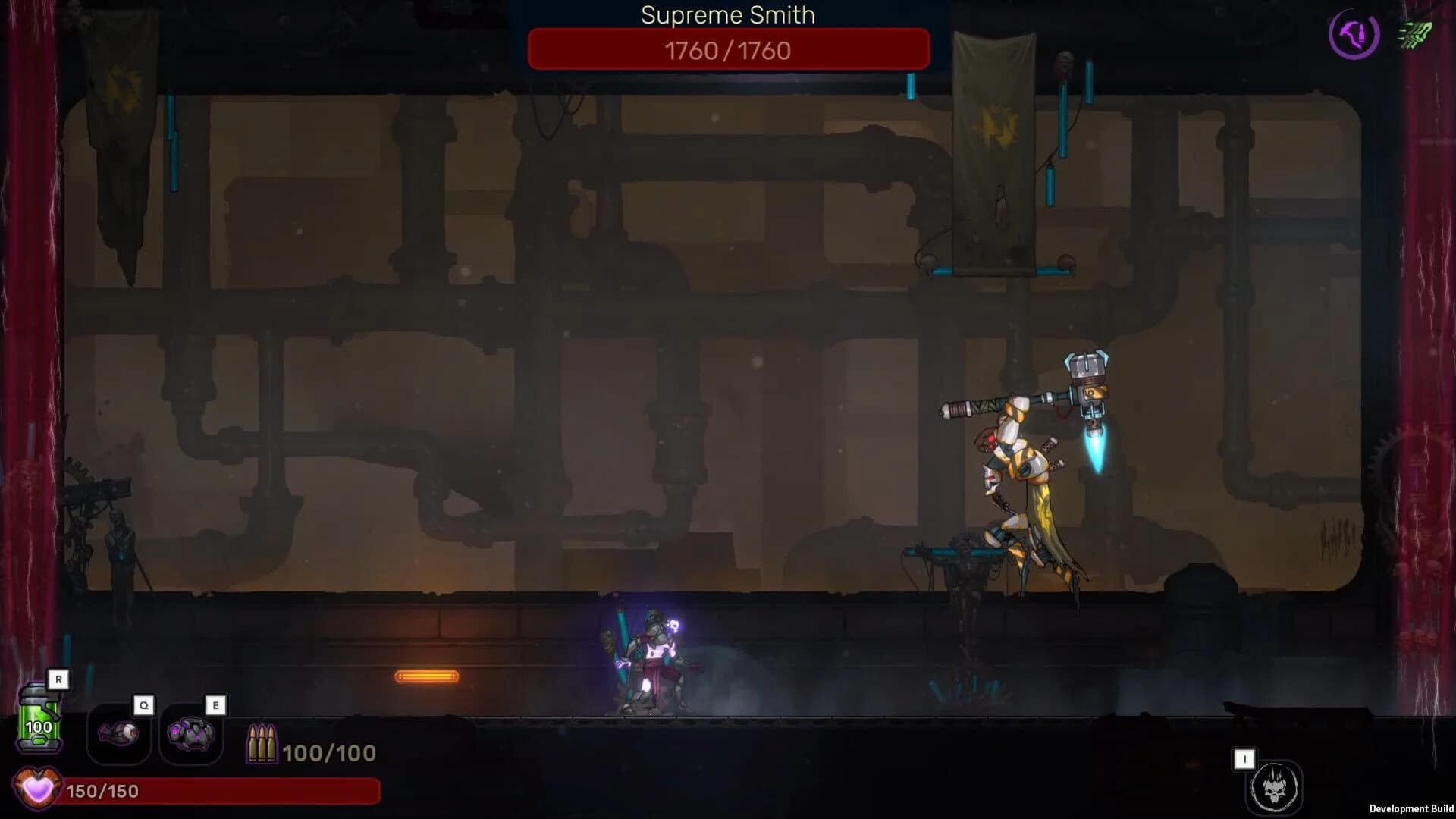
Task: Click Supreme Smith's red 1760/1760 health bar
Action: [726, 49]
